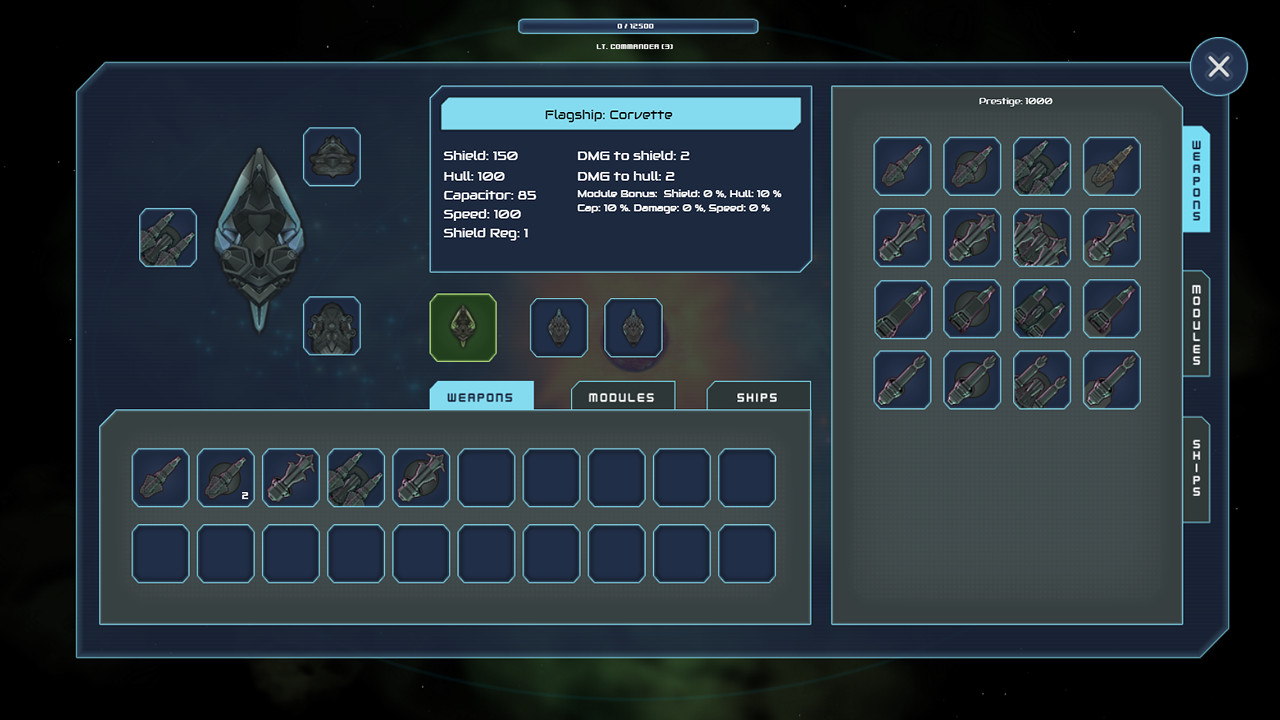Image resolution: width=1280 pixels, height=720 pixels.
Task: Close the ship outfitting screen
Action: pyautogui.click(x=1219, y=67)
